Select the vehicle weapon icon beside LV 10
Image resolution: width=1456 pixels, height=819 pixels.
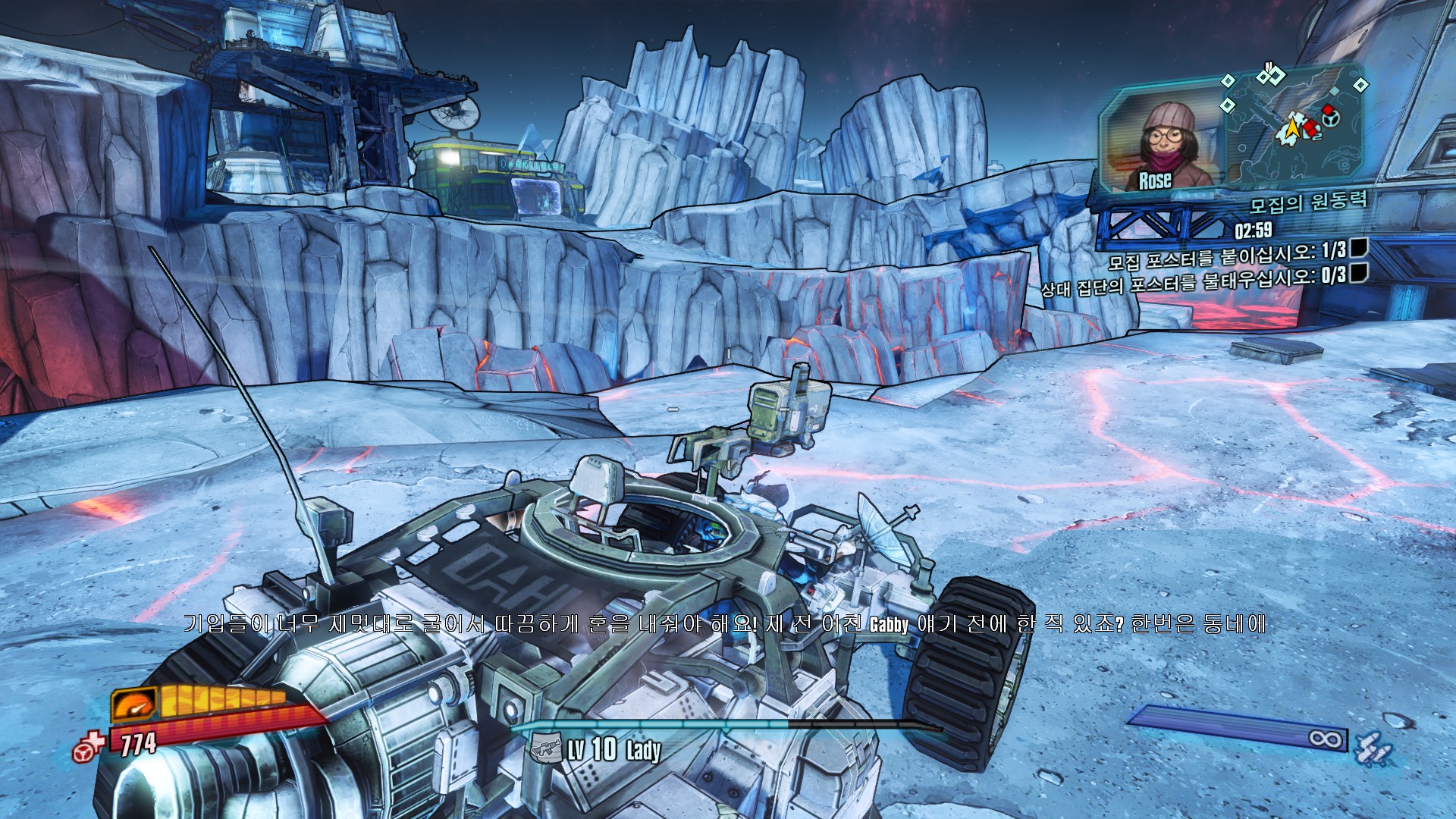[546, 748]
